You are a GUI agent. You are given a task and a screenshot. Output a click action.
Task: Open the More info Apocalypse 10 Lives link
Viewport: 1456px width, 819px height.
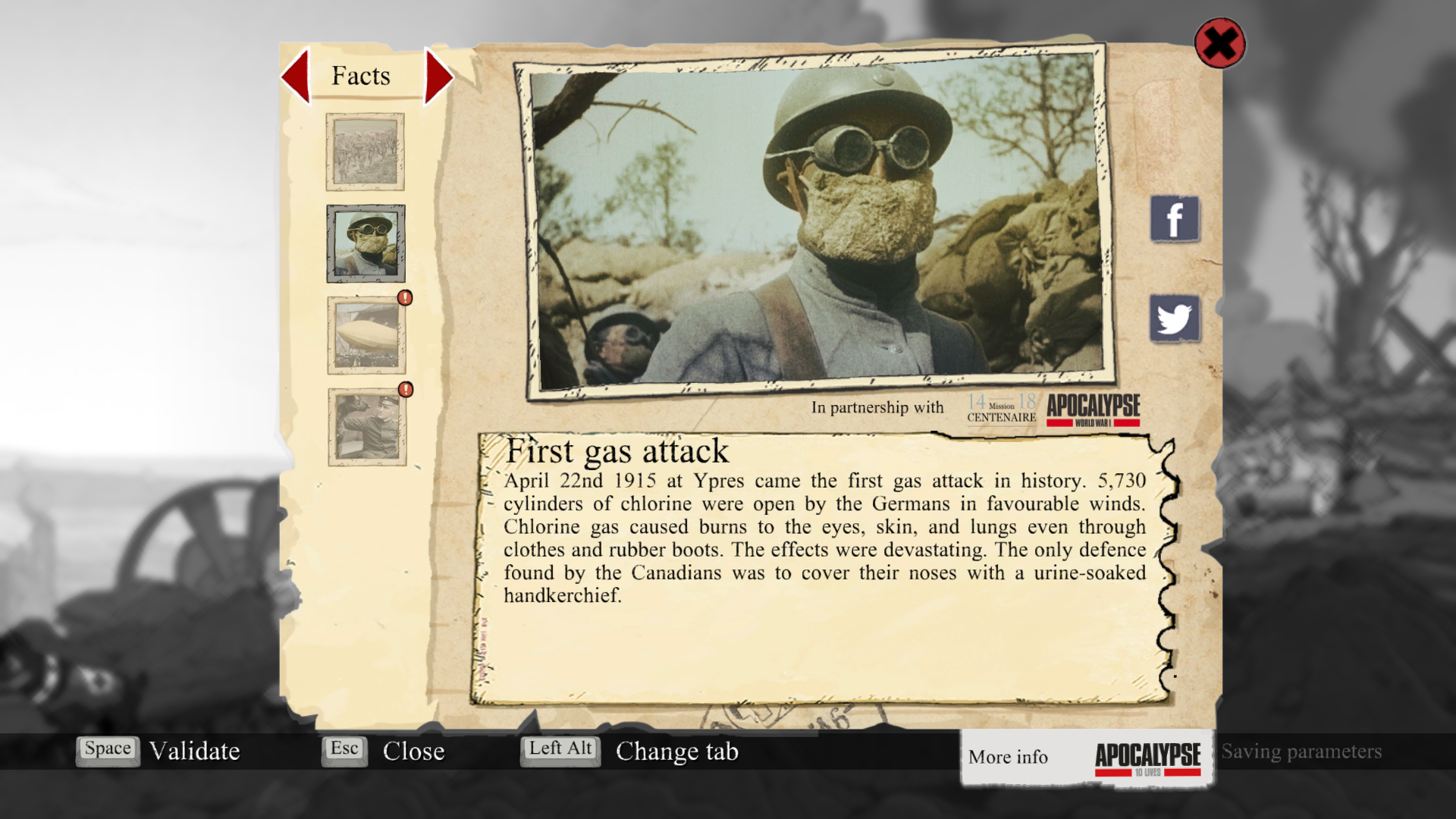point(1086,757)
